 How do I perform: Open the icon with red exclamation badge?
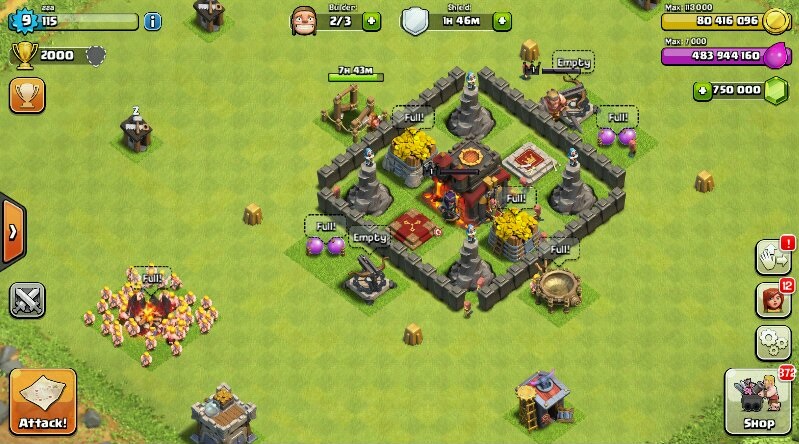pos(772,256)
